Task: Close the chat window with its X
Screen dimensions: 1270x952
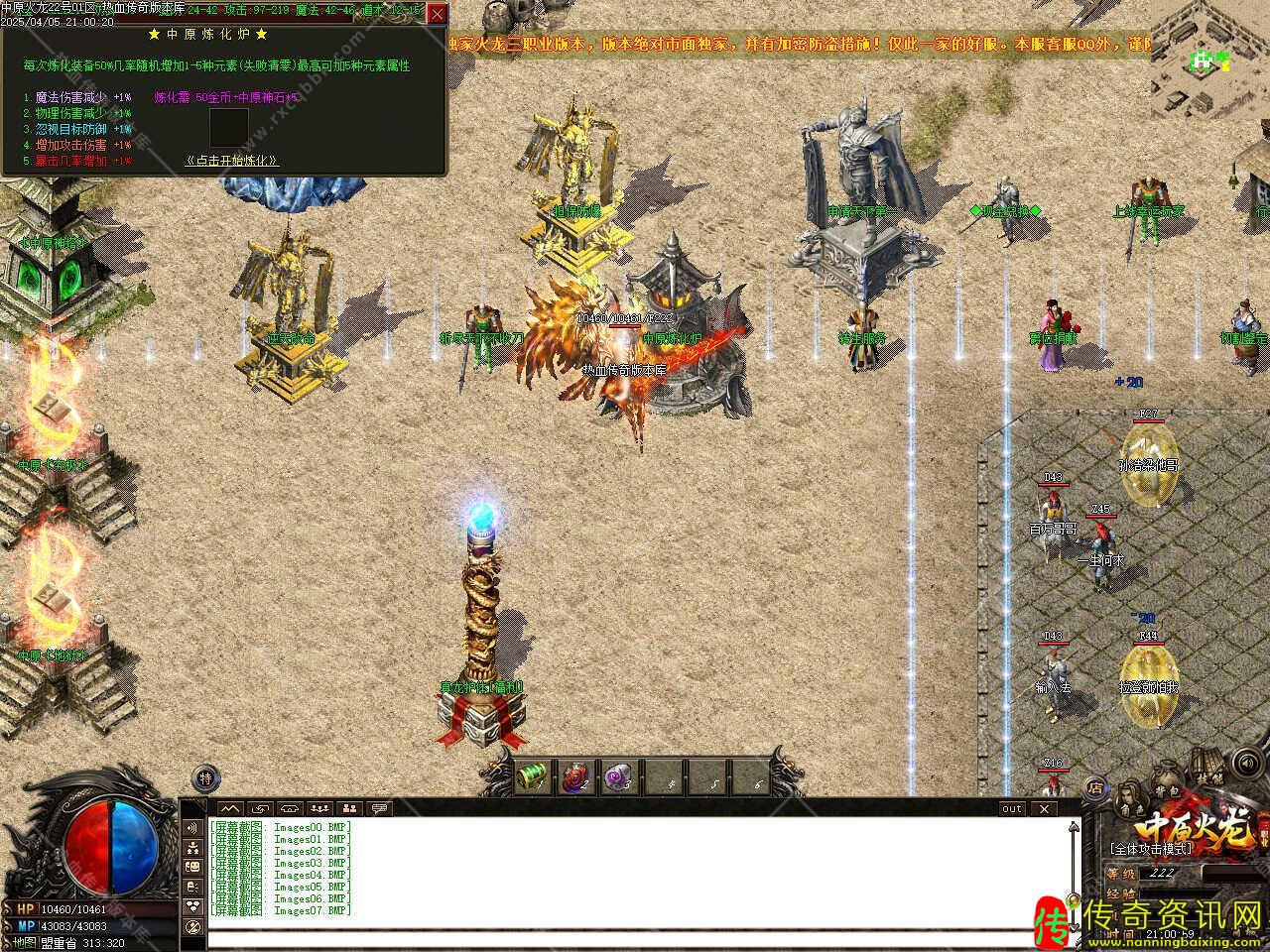Action: click(x=1043, y=809)
